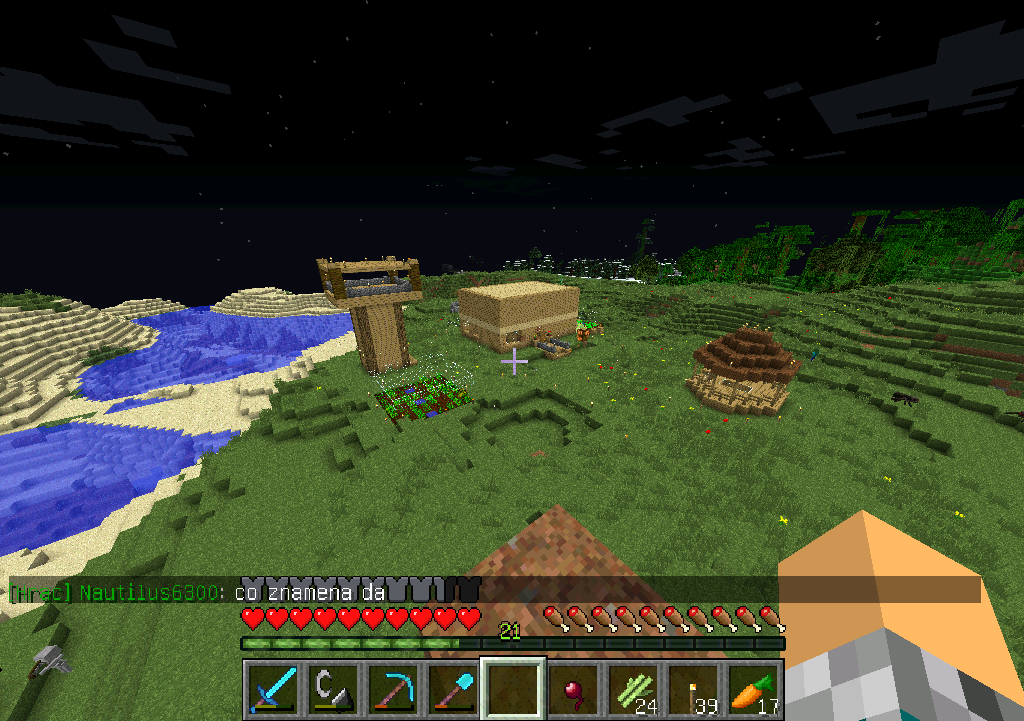Equip the diamond shovel slot
Image resolution: width=1024 pixels, height=721 pixels.
click(453, 689)
